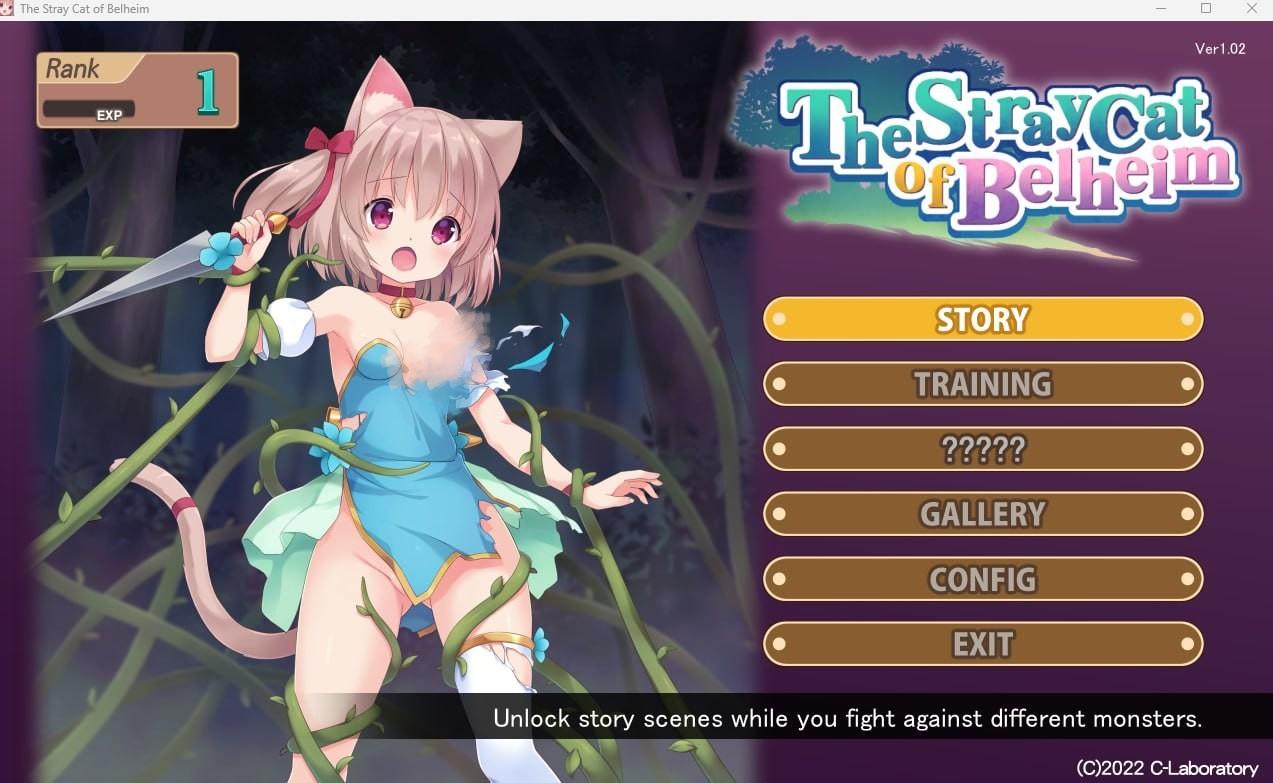Click EXIT to quit the game

pos(982,644)
